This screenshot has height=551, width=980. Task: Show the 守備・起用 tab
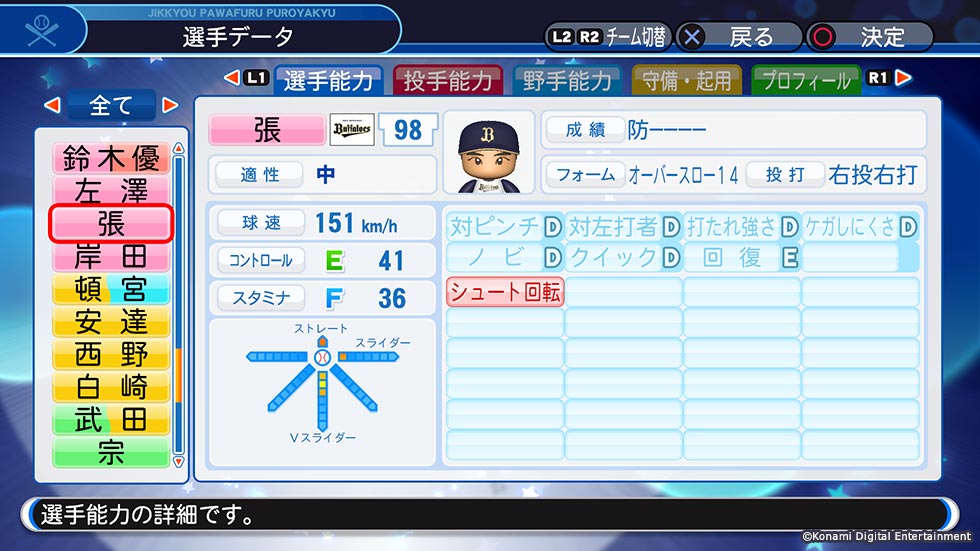pyautogui.click(x=687, y=81)
